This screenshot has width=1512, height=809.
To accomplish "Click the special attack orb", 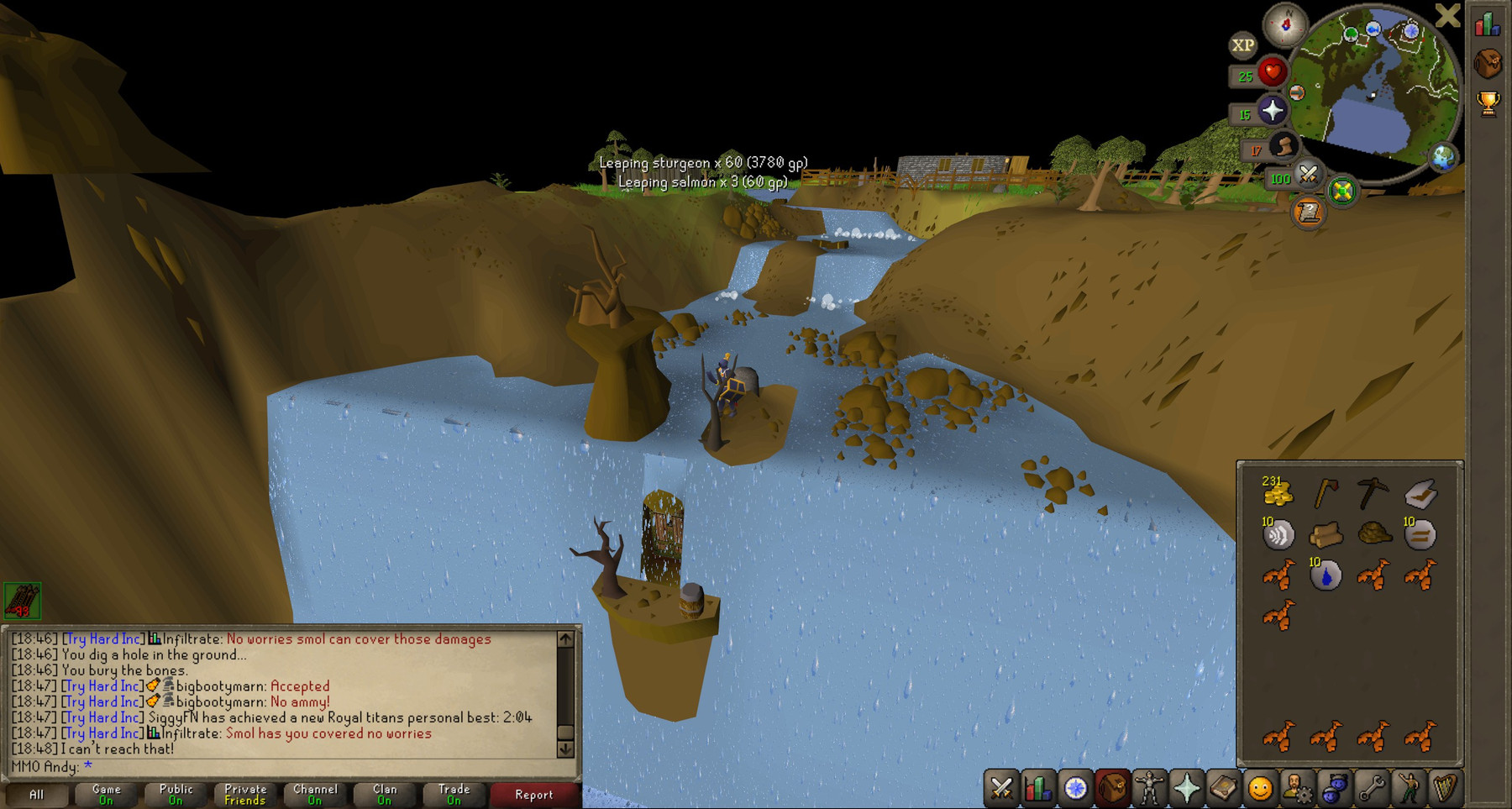I will click(x=1307, y=176).
